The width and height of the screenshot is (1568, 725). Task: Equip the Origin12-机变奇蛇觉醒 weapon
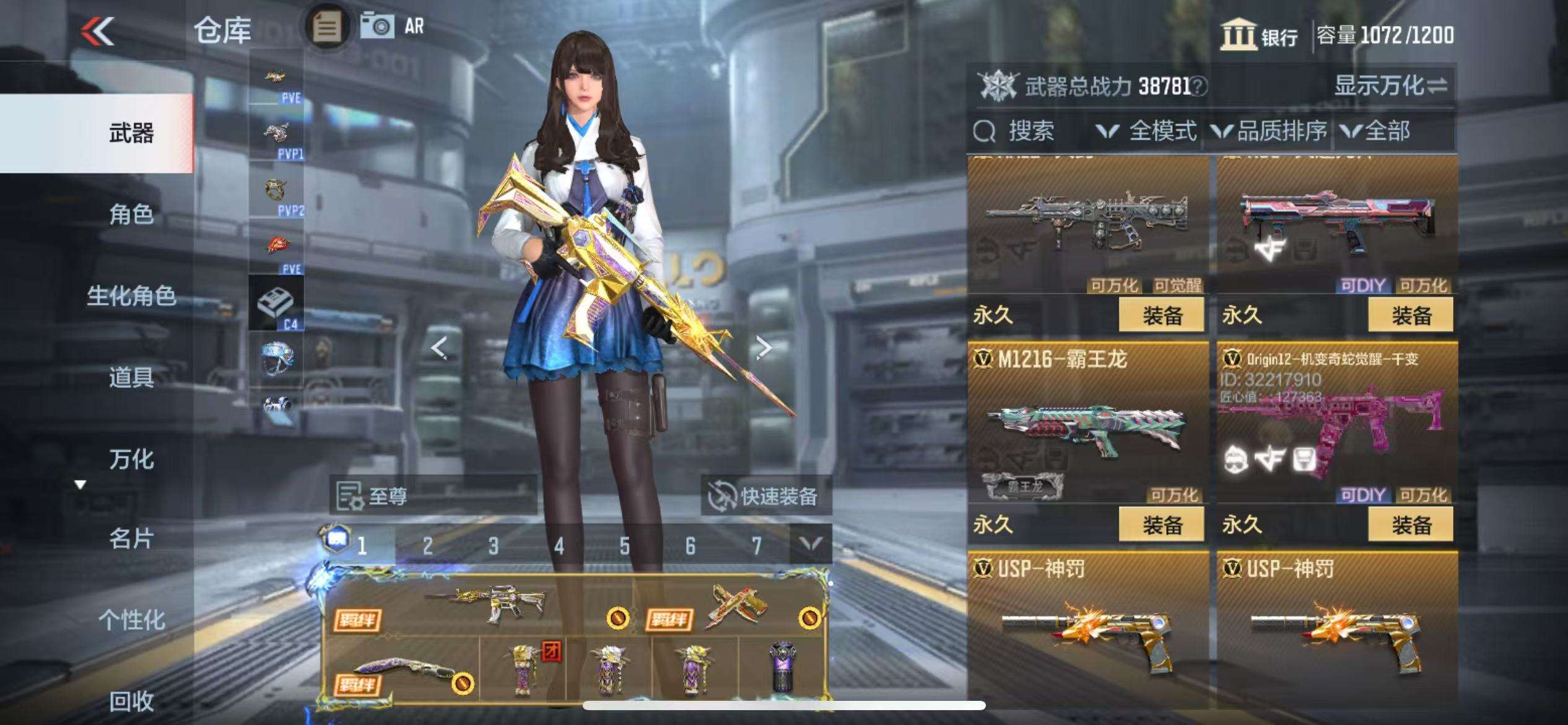point(1411,525)
